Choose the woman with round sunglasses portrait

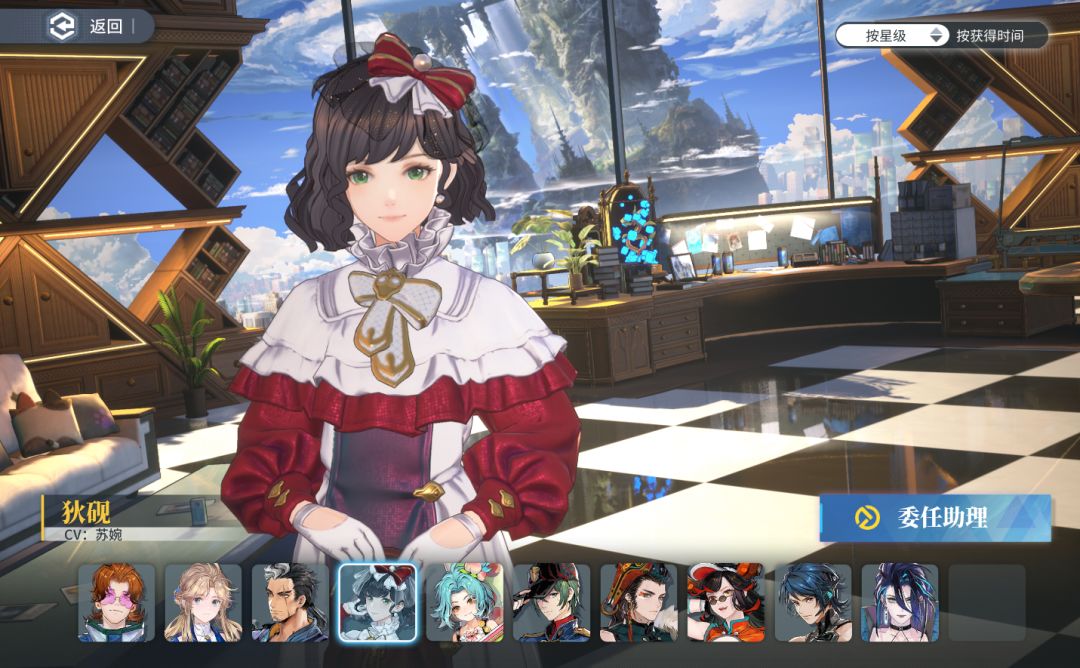[x=725, y=602]
